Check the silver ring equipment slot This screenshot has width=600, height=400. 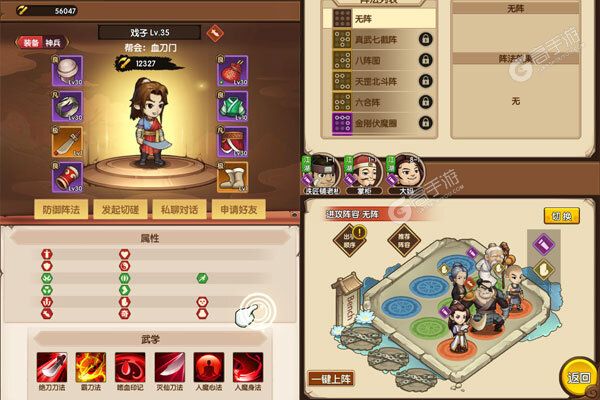[68, 106]
